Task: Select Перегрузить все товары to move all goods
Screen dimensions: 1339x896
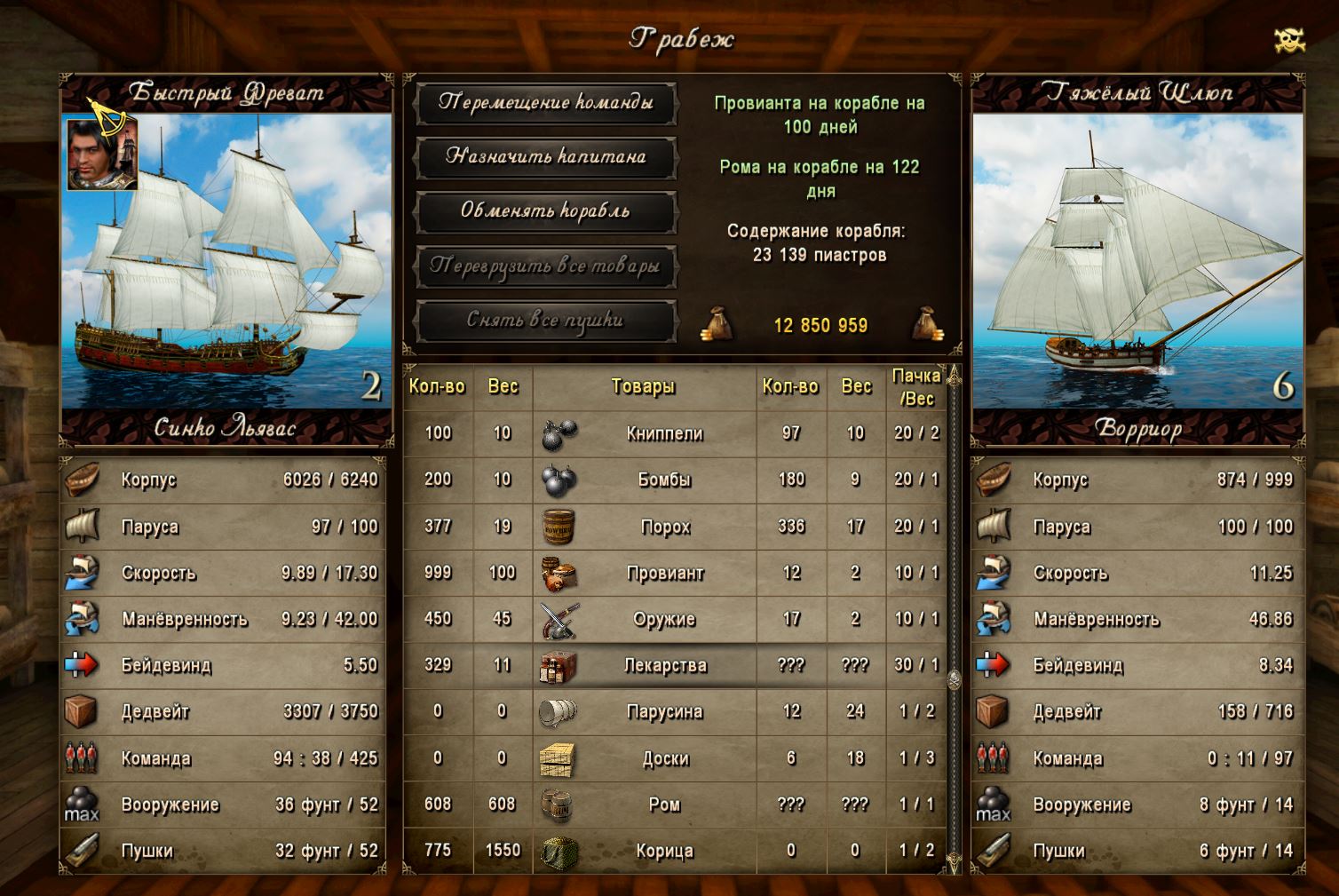Action: 545,266
